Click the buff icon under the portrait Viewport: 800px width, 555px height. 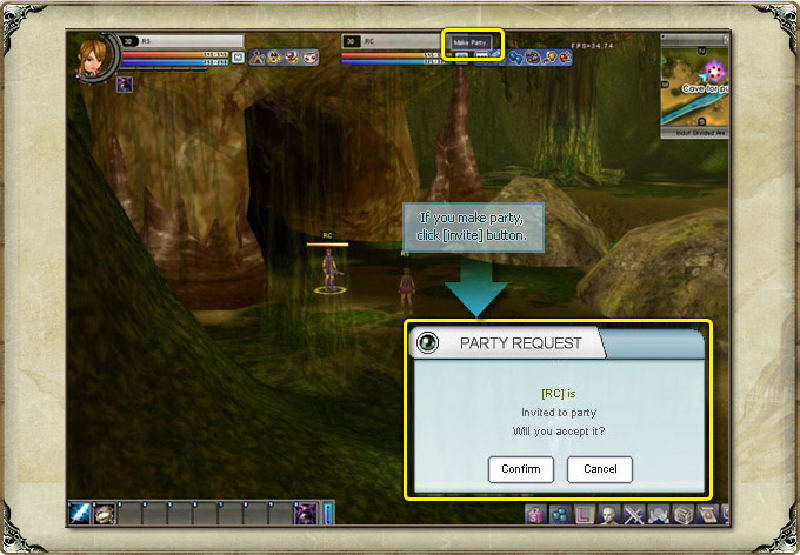[x=124, y=84]
